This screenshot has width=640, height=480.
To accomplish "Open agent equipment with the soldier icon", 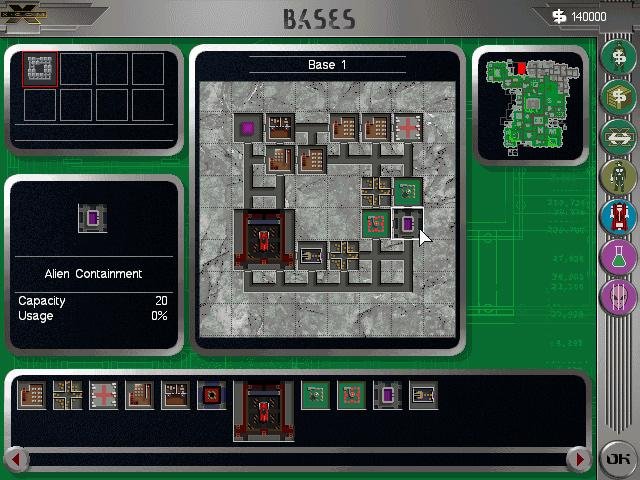I will [618, 177].
